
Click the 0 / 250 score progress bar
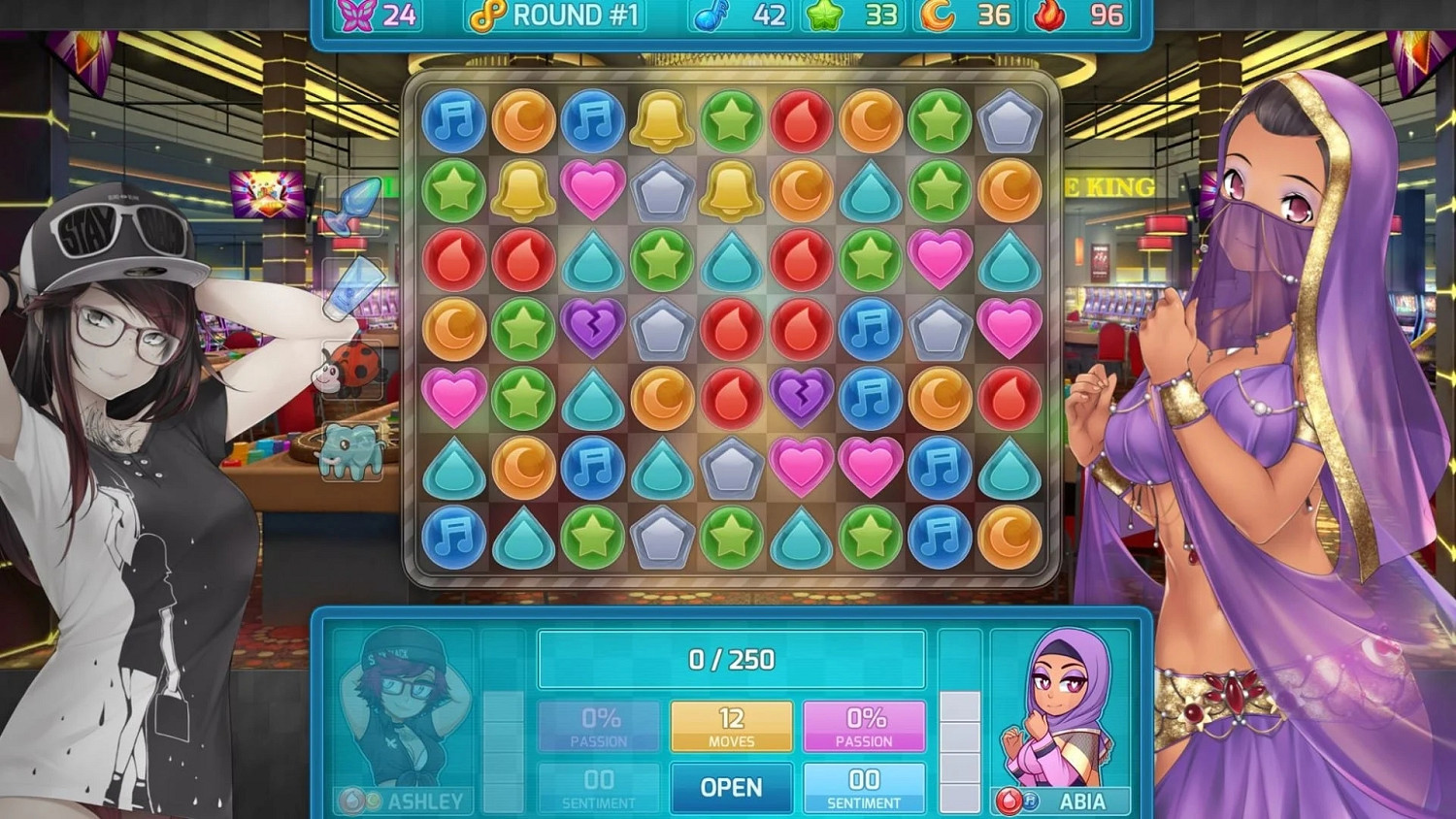tap(731, 660)
